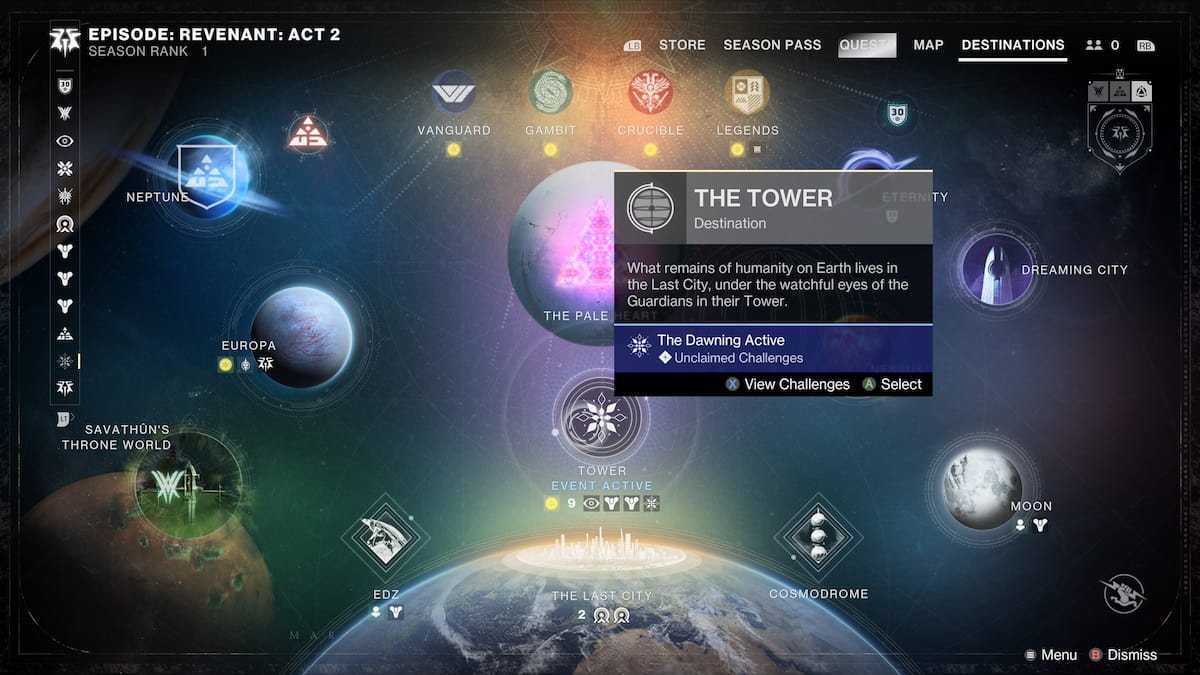
Task: Open the Map tab
Action: point(928,45)
